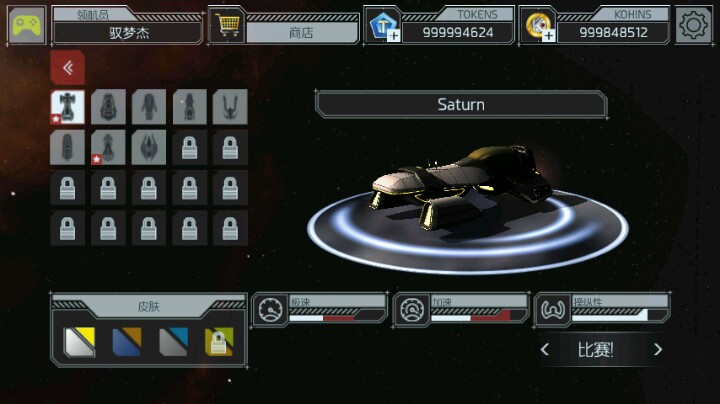720x404 pixels.
Task: Go to previous option with left arrow
Action: [x=545, y=349]
